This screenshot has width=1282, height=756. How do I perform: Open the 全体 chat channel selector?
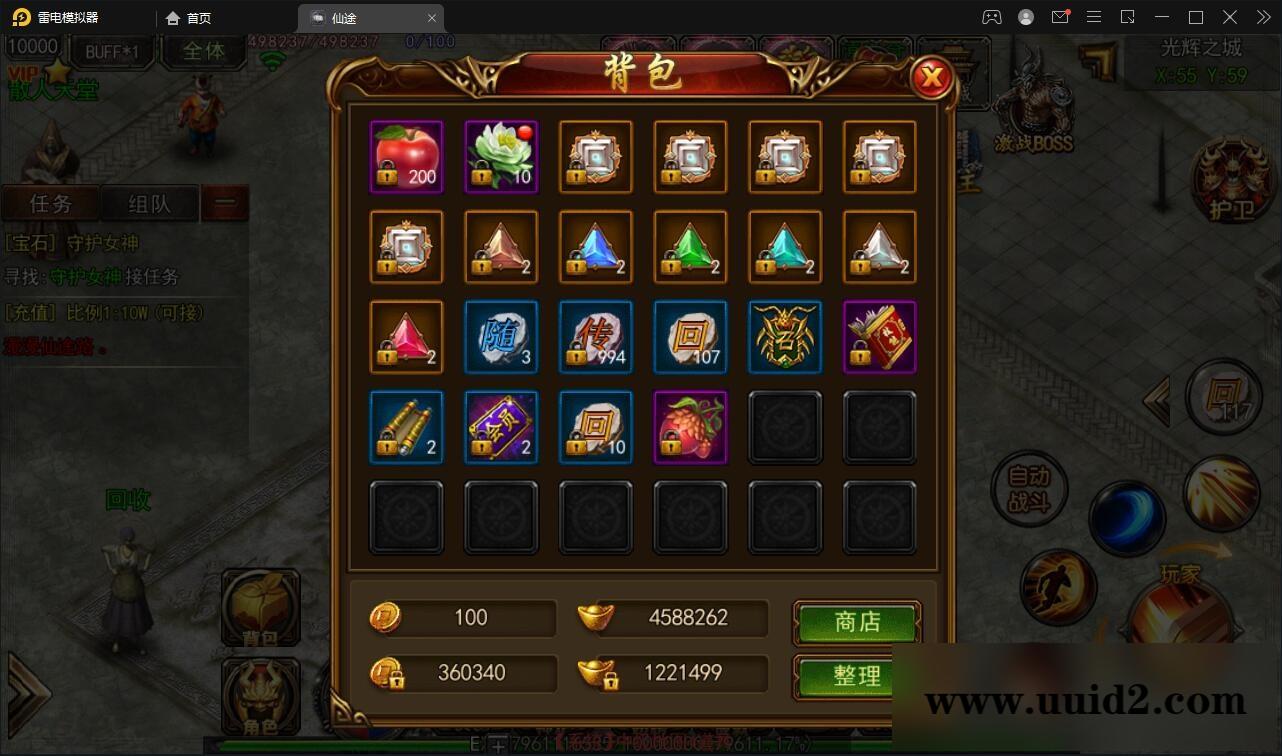(x=202, y=52)
